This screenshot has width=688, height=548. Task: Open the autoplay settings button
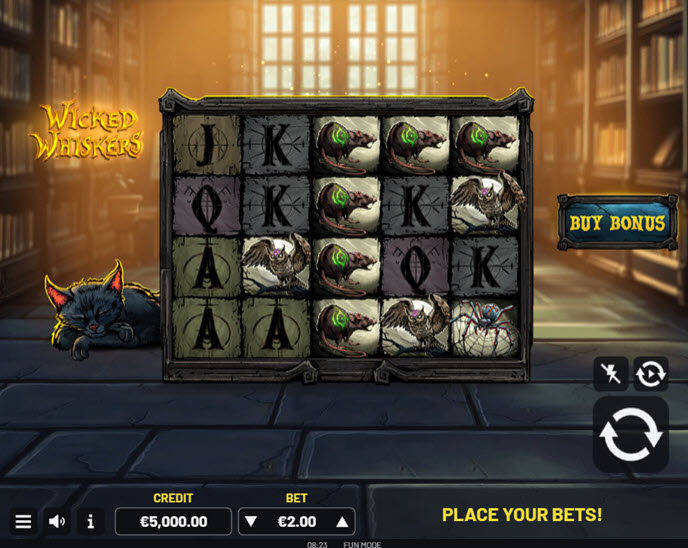pos(650,374)
